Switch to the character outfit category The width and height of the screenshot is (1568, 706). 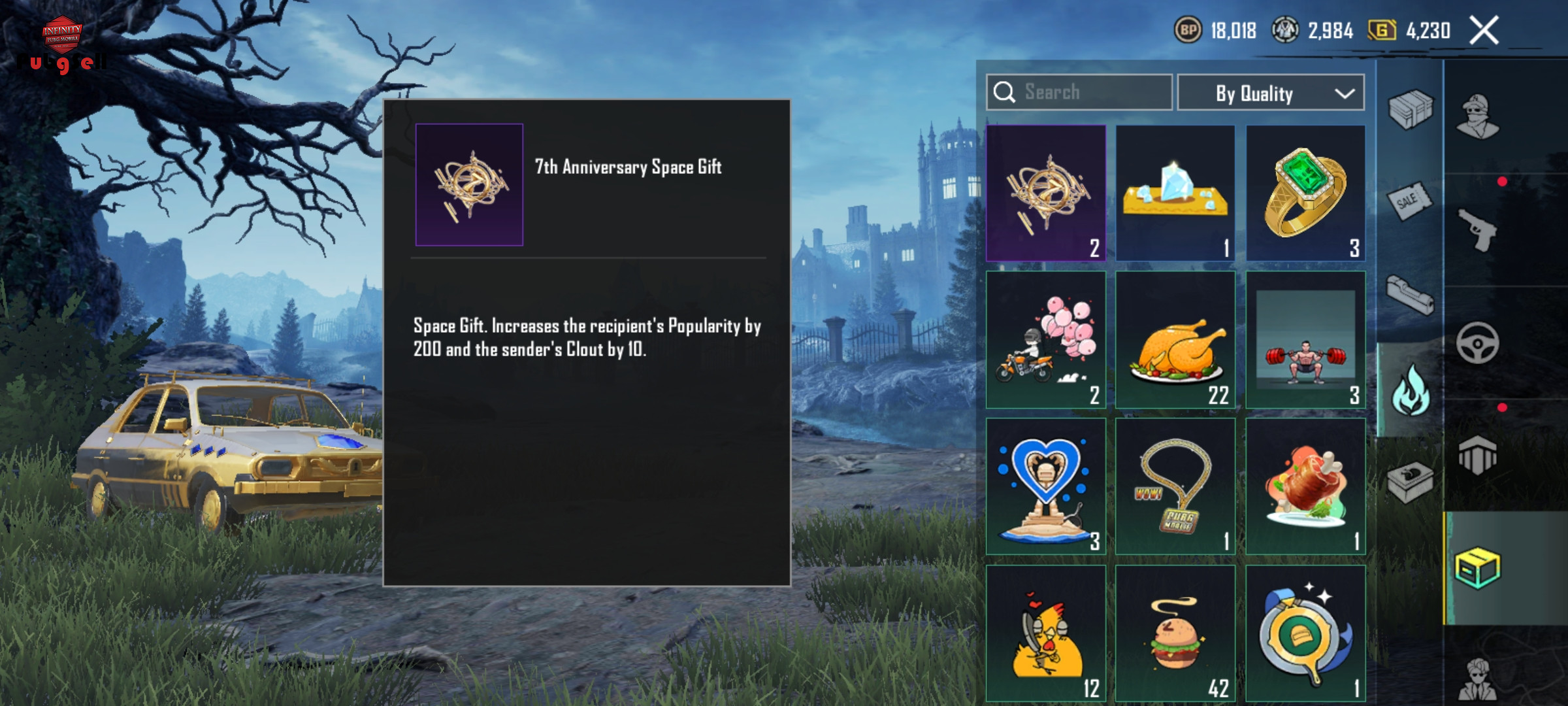pyautogui.click(x=1478, y=118)
